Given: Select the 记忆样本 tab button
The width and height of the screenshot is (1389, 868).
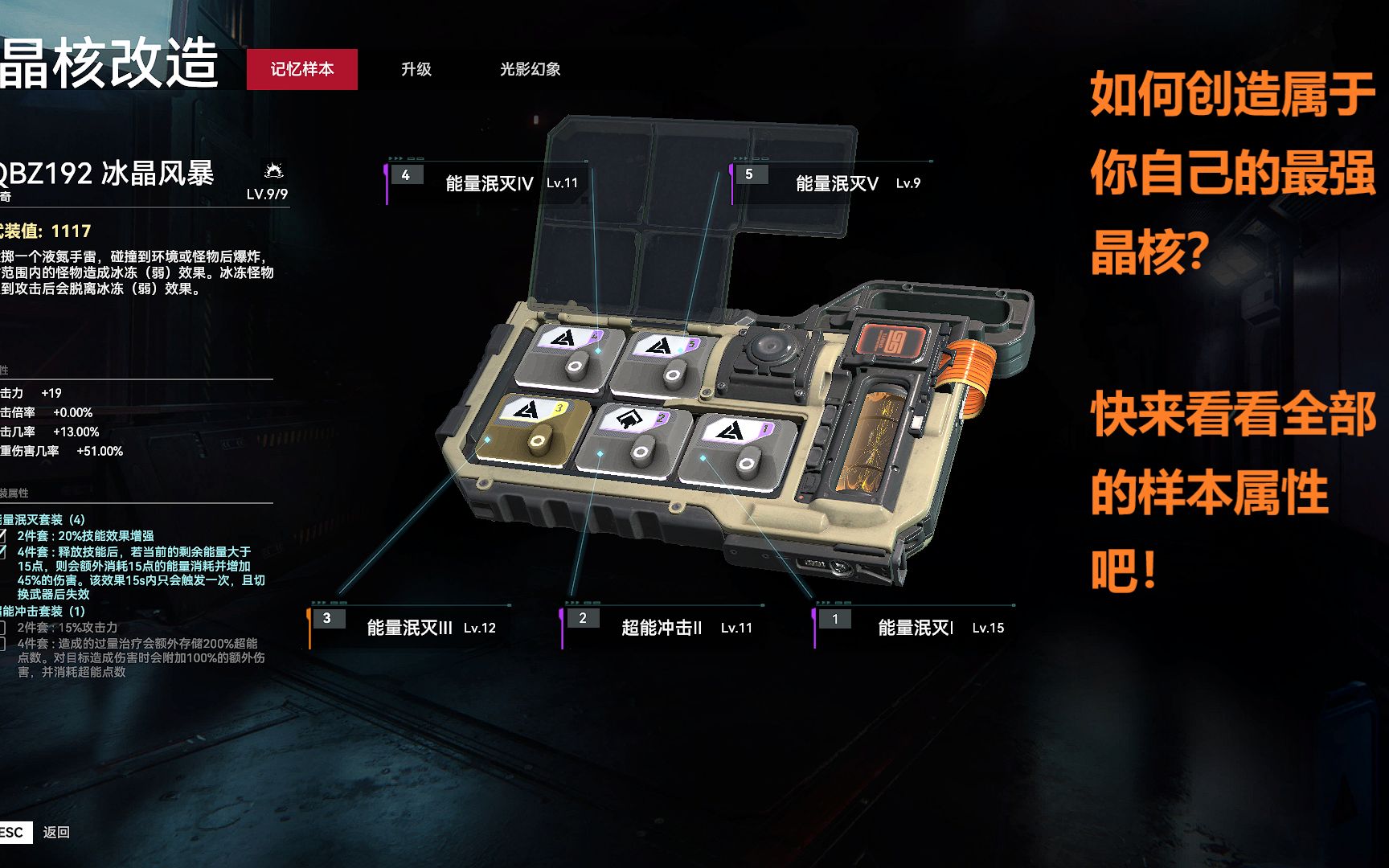Looking at the screenshot, I should click(303, 70).
